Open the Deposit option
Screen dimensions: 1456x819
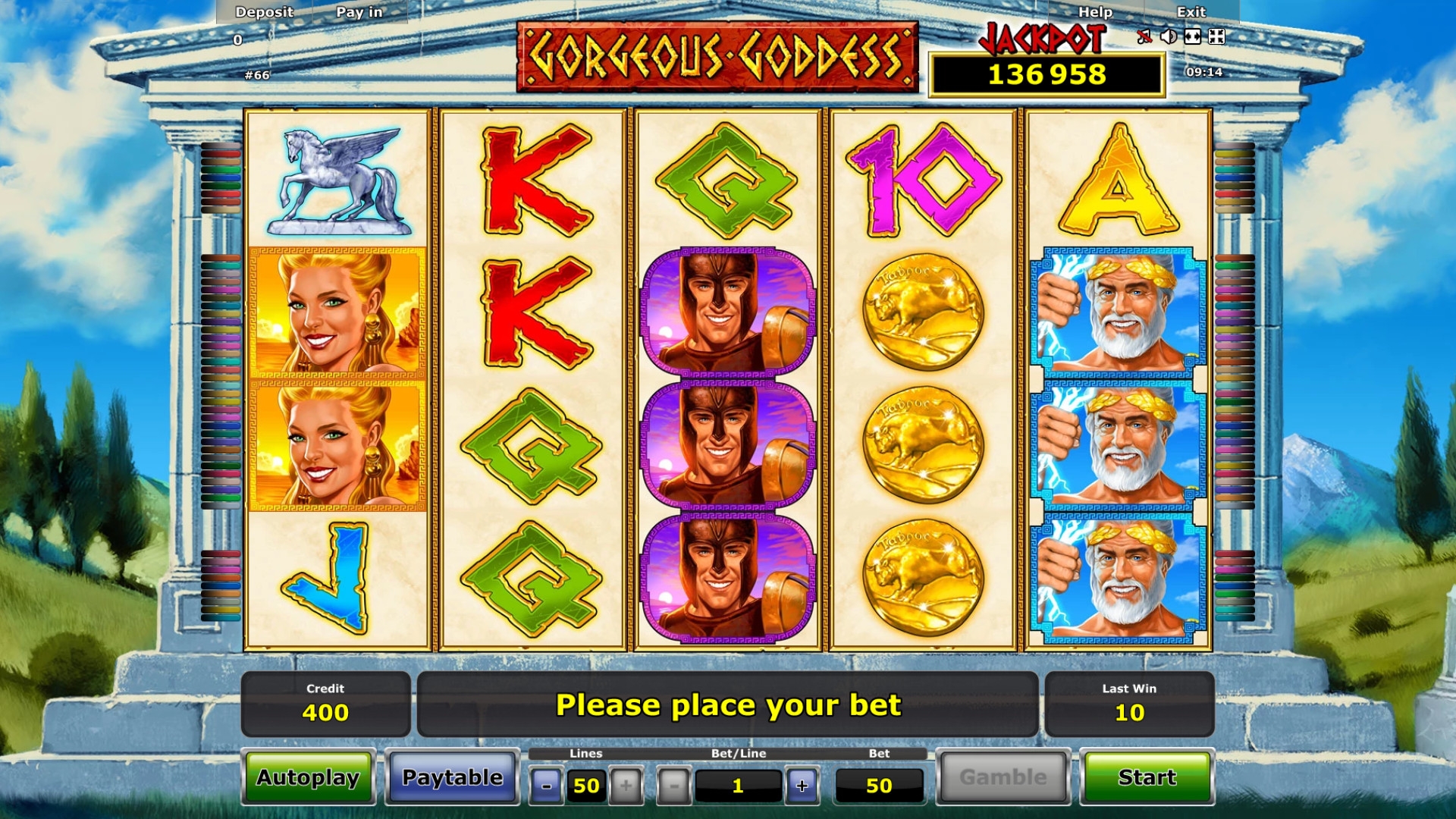[x=264, y=12]
